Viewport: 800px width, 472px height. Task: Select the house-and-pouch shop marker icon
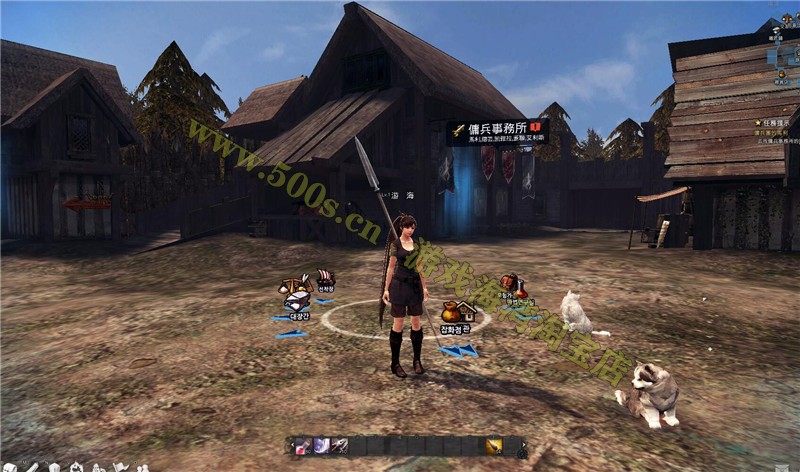pos(456,311)
